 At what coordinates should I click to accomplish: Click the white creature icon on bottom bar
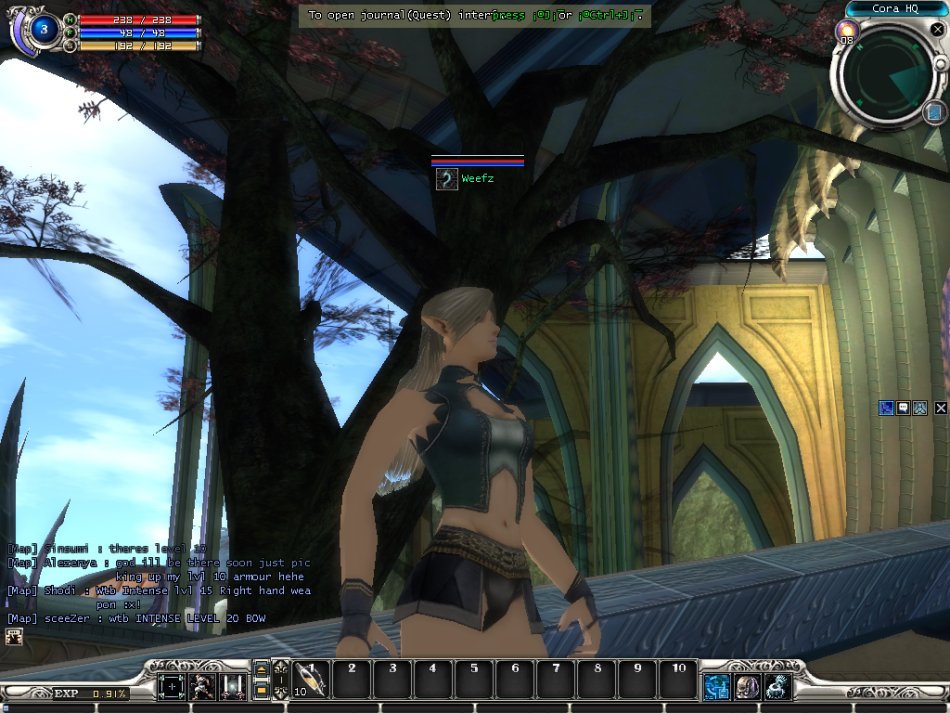click(777, 687)
